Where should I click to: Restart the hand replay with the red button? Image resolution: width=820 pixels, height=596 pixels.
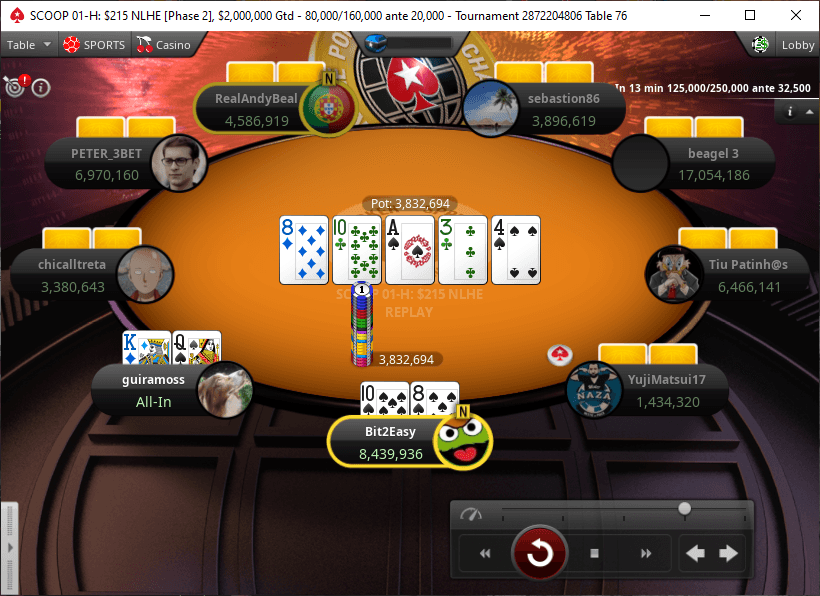pos(540,552)
